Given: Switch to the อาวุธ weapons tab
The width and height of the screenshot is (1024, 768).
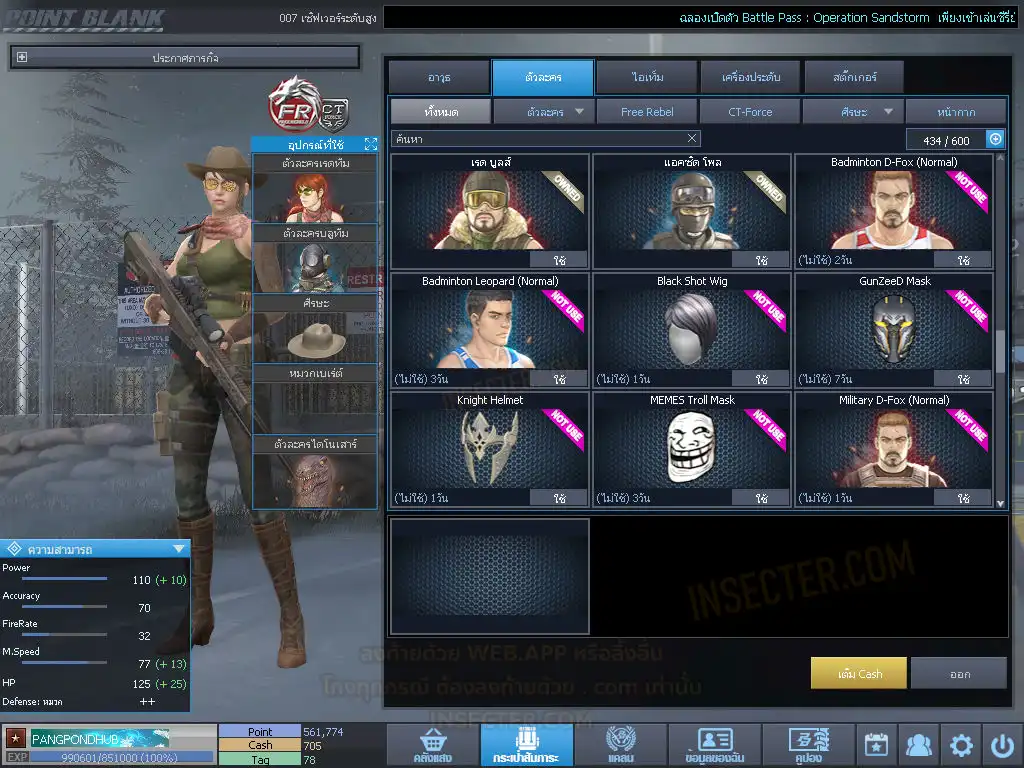Looking at the screenshot, I should (439, 77).
